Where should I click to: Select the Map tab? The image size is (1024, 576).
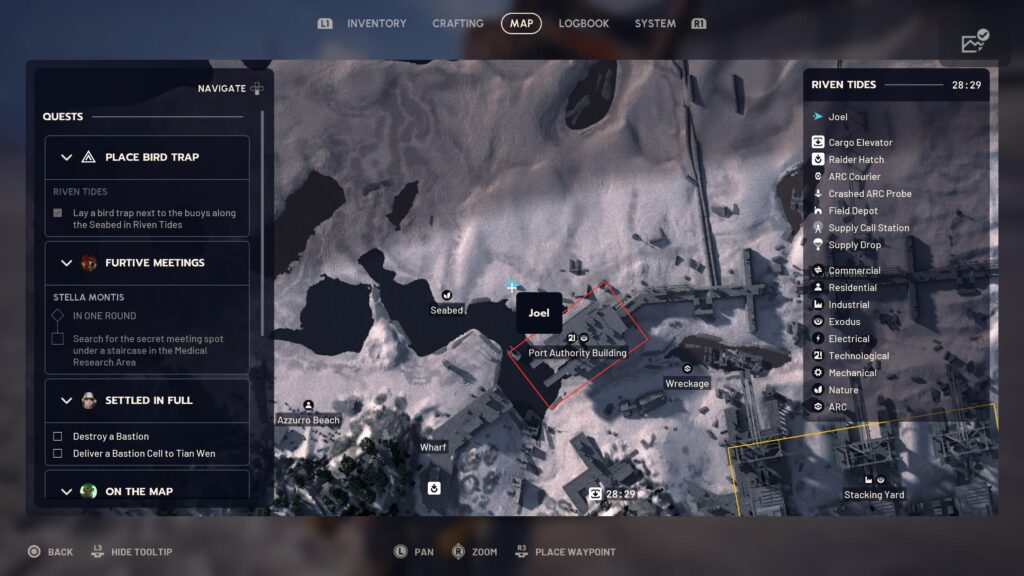521,23
